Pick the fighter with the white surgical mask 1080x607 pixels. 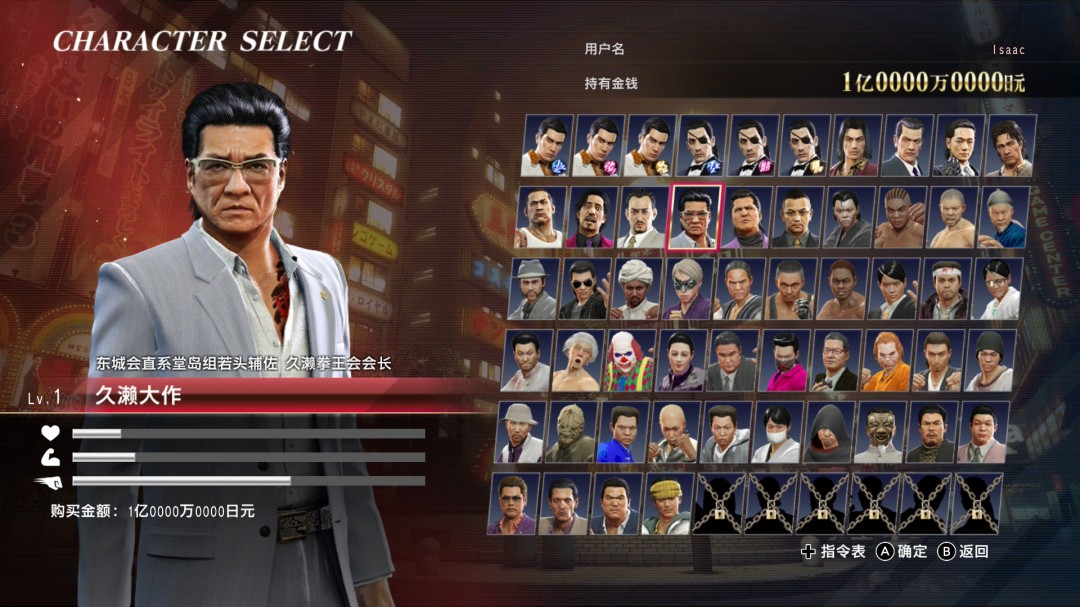tap(777, 433)
